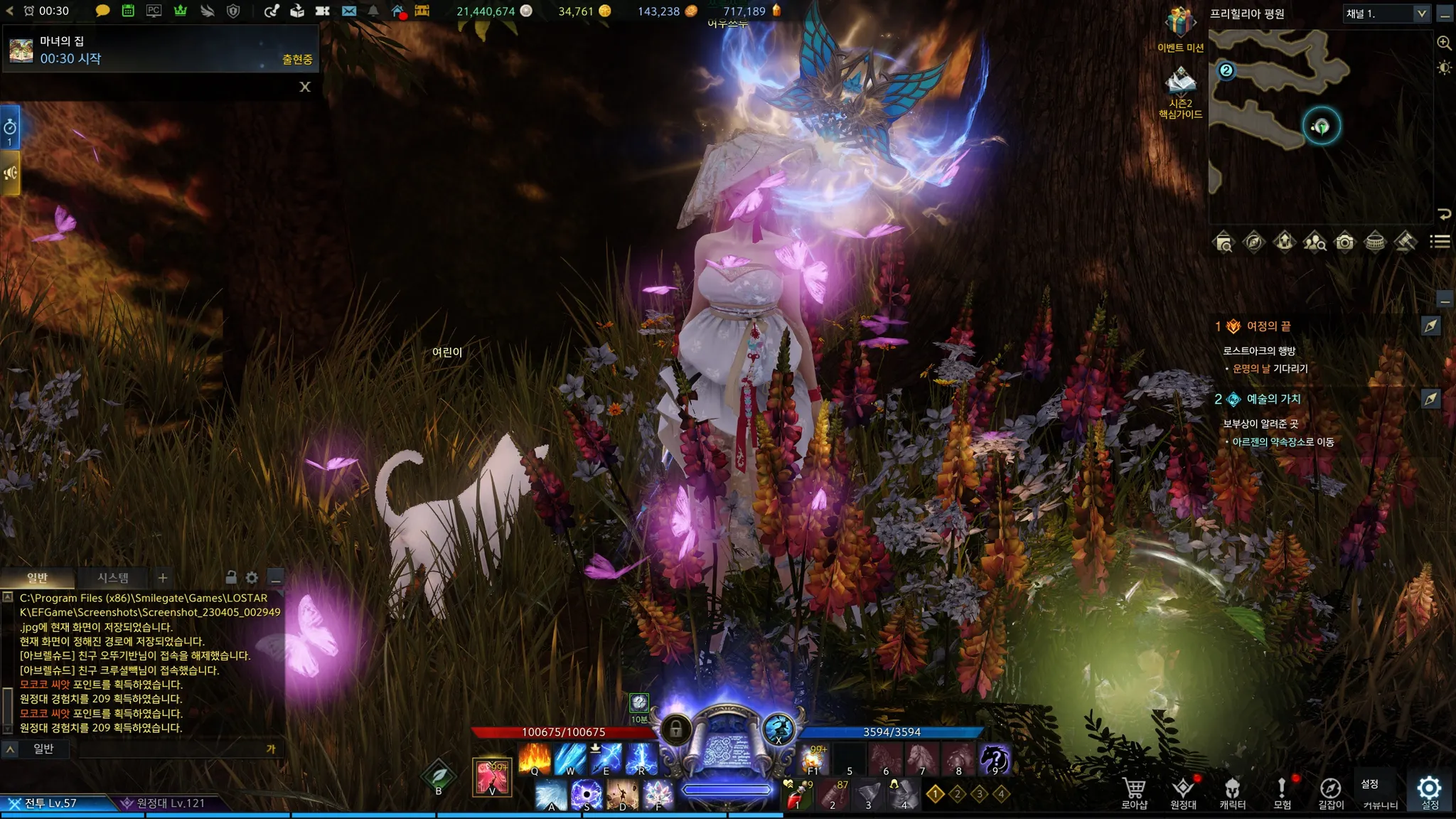
Task: Use the red health potion in slot 1
Action: coord(797,796)
